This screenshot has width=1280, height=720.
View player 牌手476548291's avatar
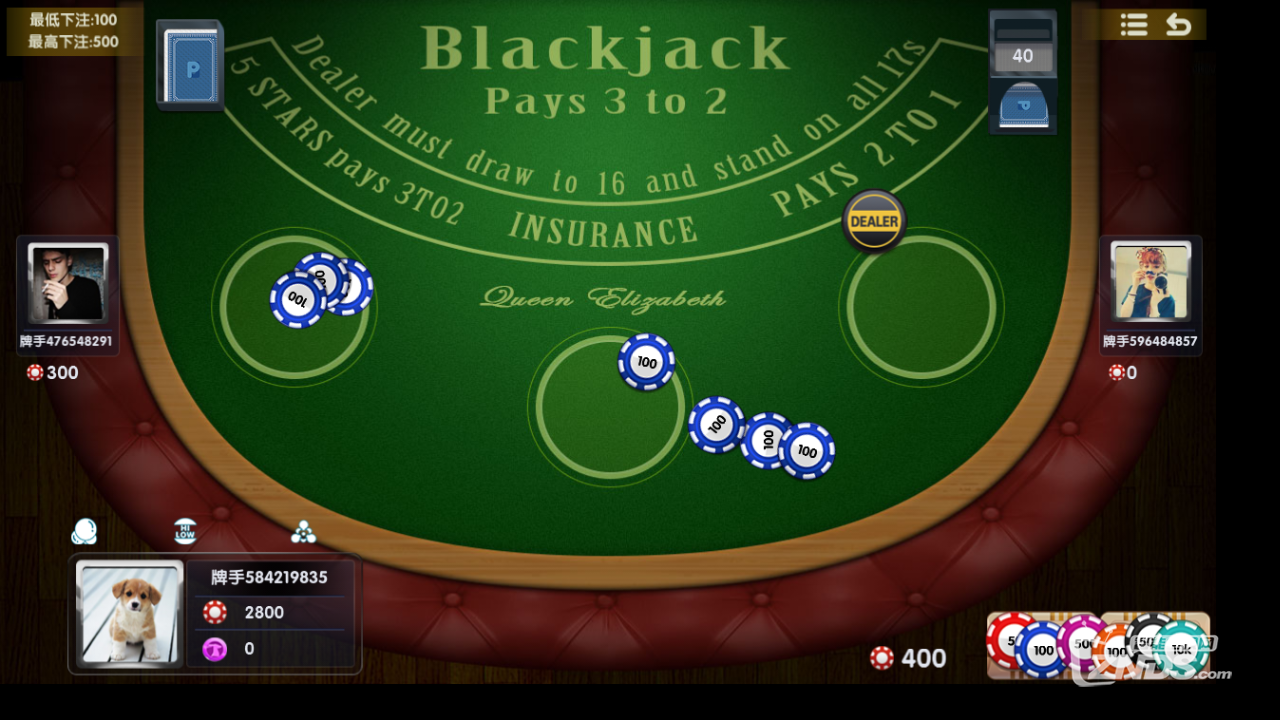pyautogui.click(x=68, y=282)
